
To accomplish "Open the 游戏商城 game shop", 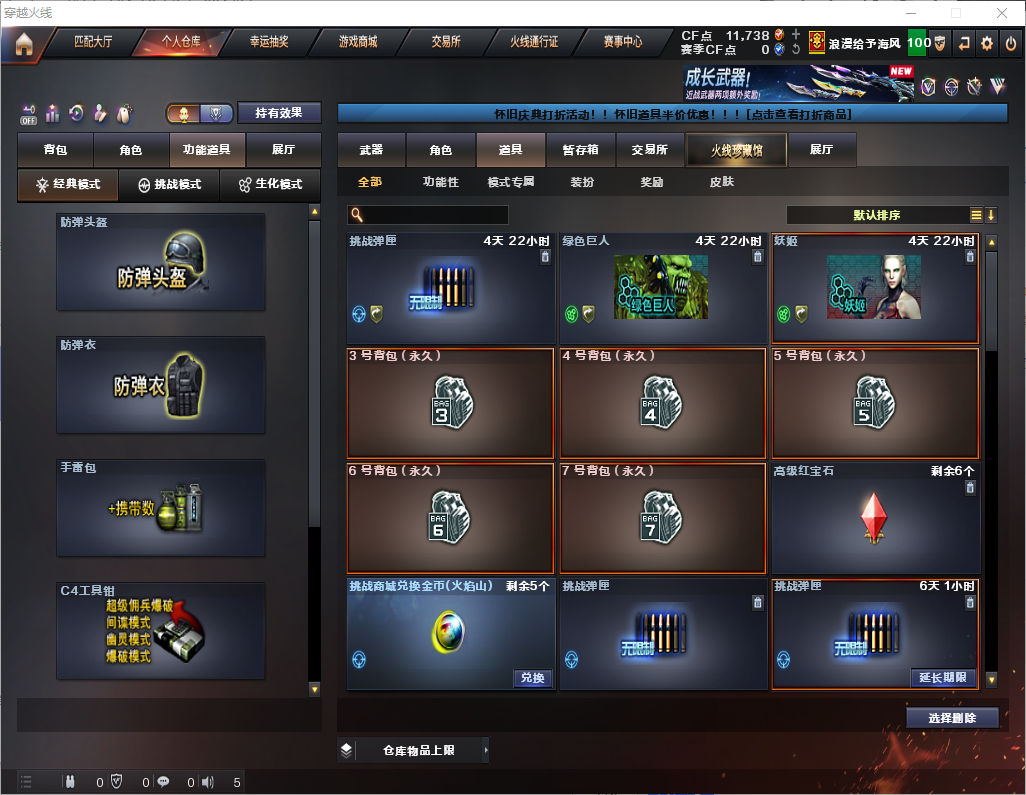I will coord(358,42).
